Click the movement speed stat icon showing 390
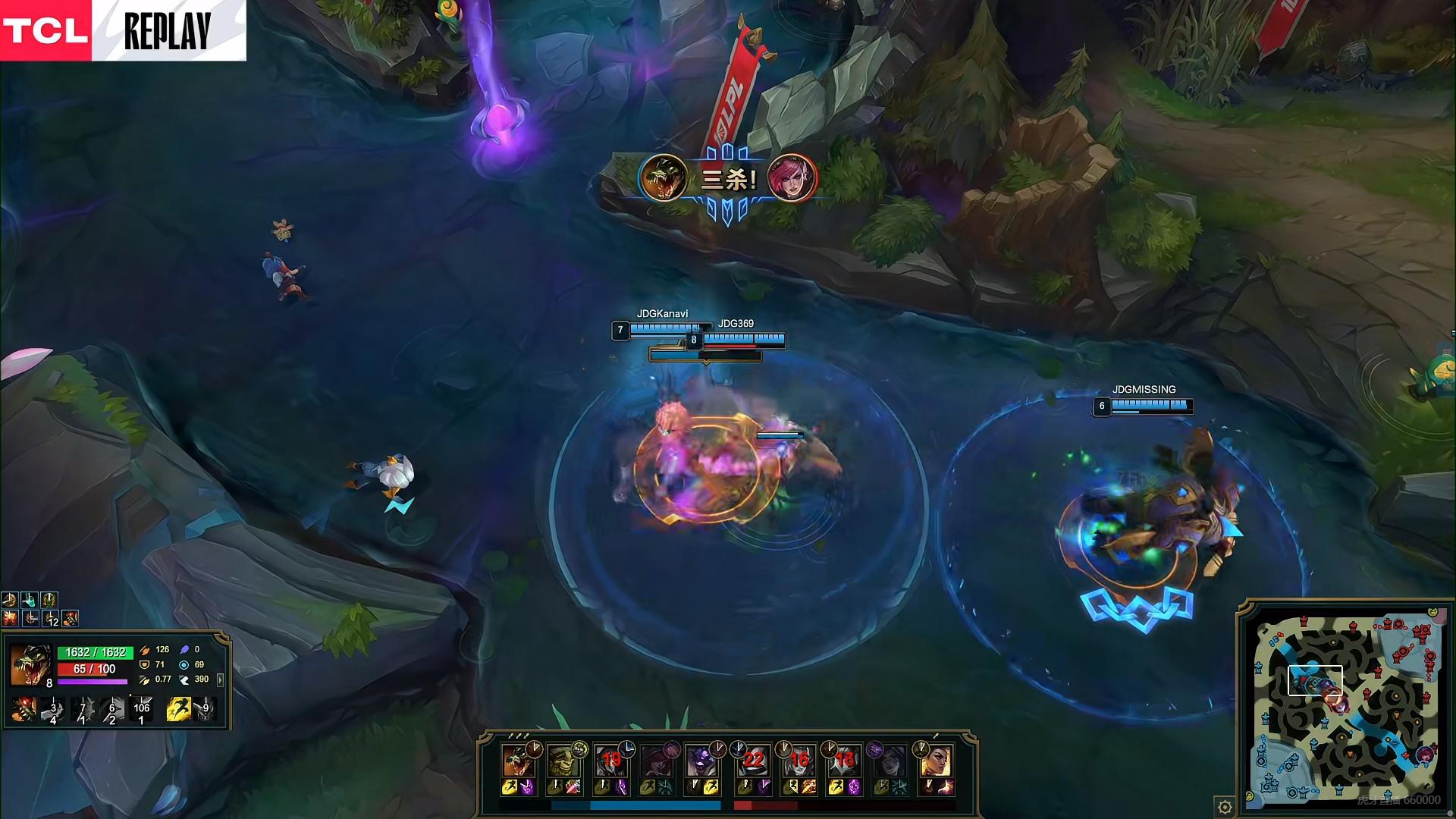The width and height of the screenshot is (1456, 819). click(x=185, y=681)
